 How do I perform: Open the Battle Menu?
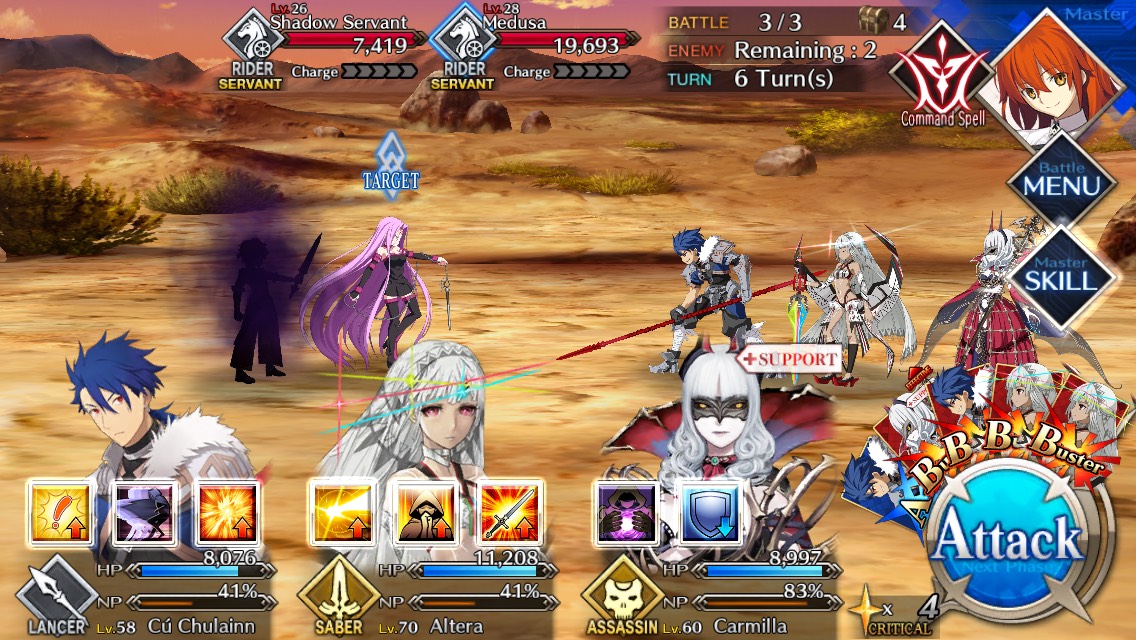(x=1061, y=180)
